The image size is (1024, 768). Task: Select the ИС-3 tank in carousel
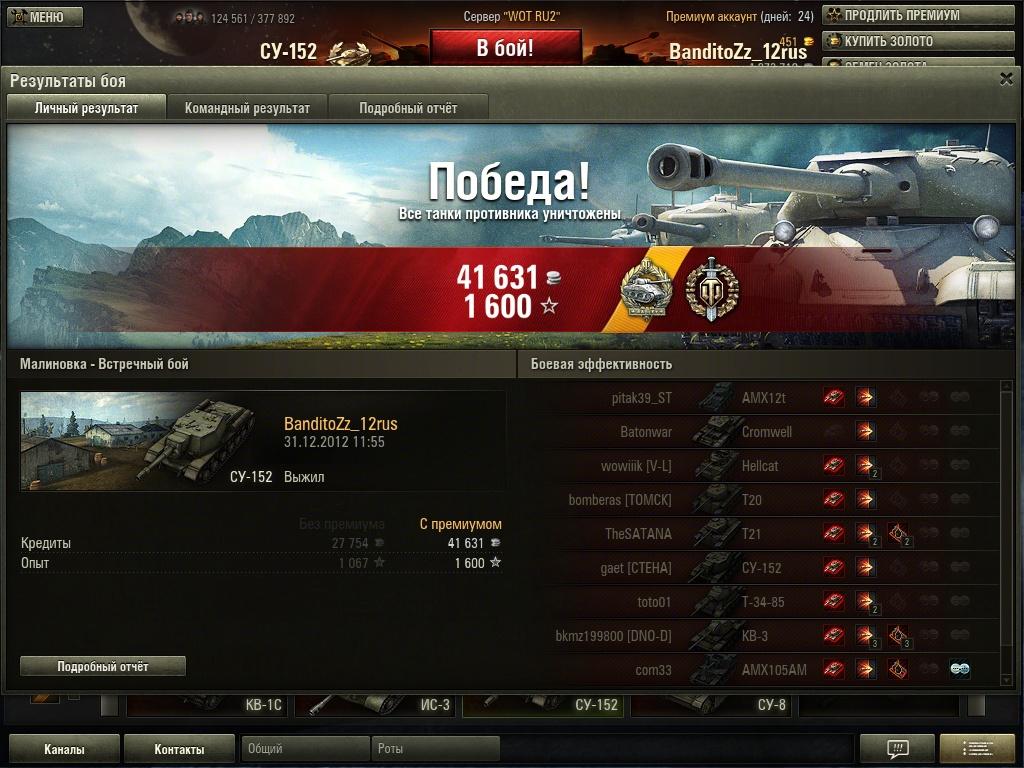[376, 705]
